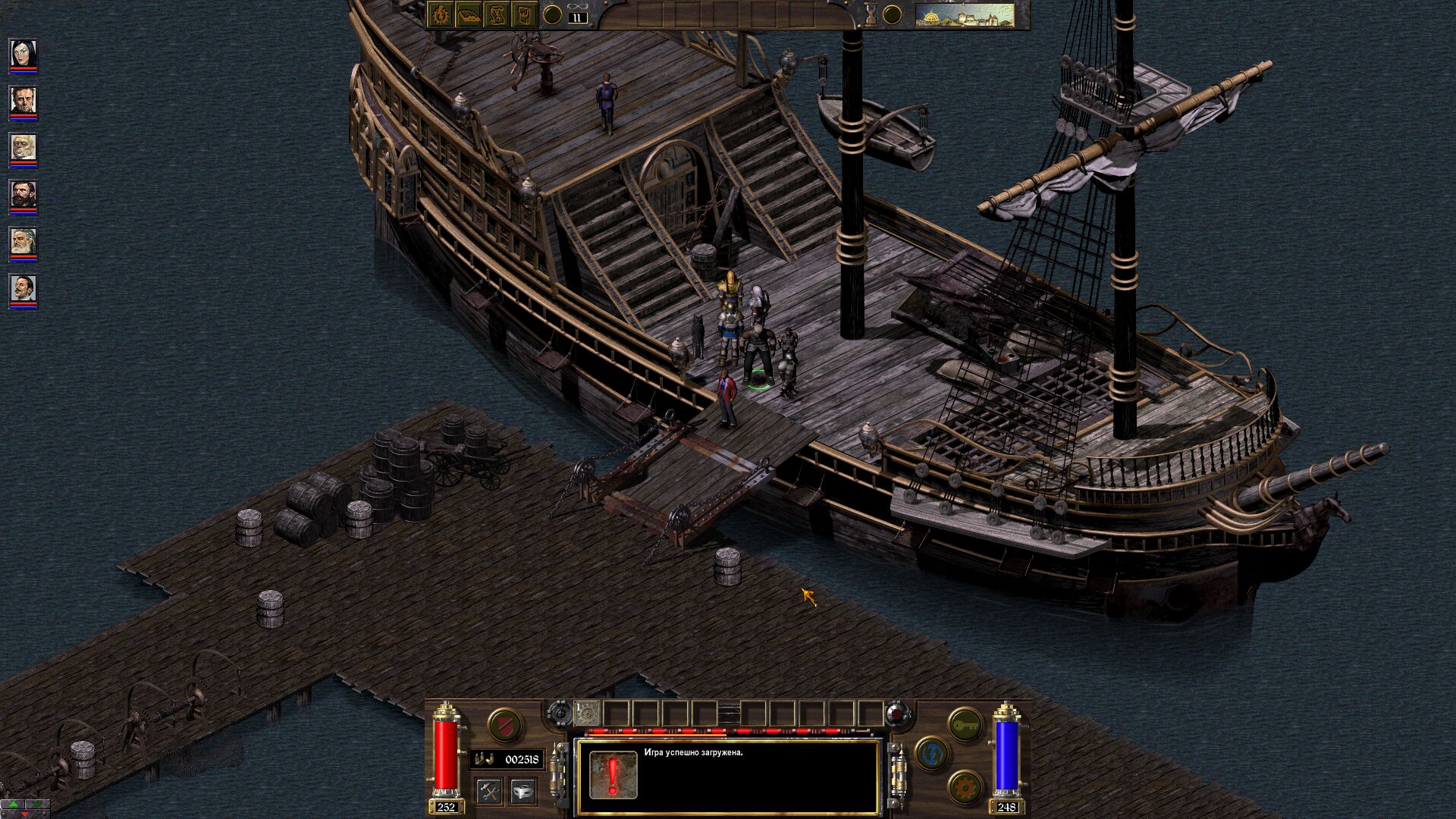Select the gear item in hotkey slot 1

pos(588,714)
